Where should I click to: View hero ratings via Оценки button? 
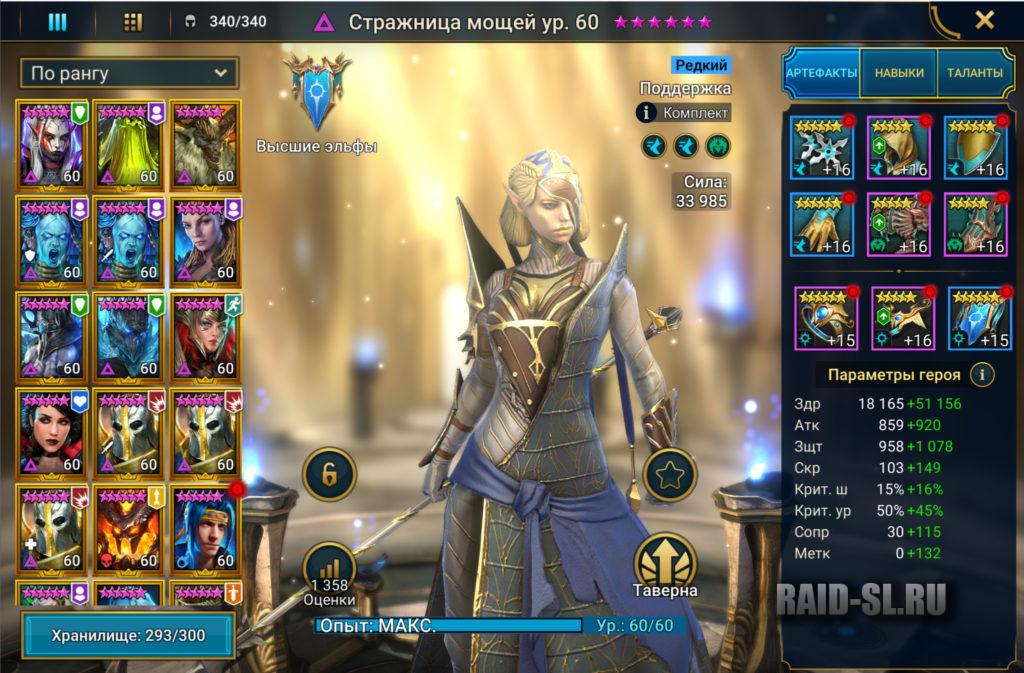pos(332,575)
